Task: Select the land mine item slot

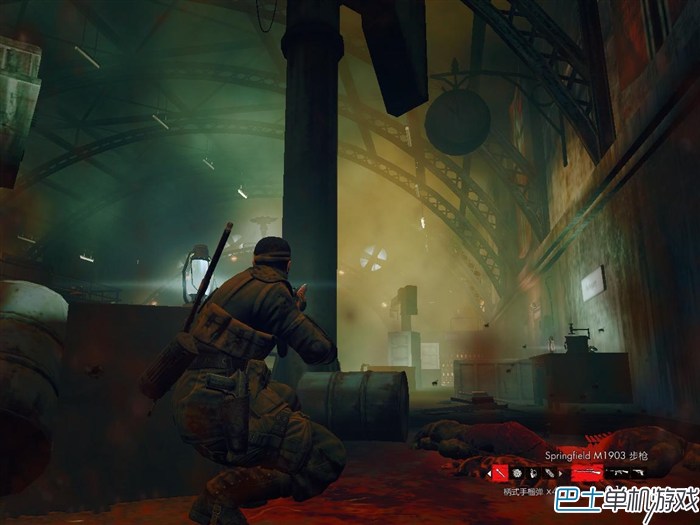Action: [519, 471]
